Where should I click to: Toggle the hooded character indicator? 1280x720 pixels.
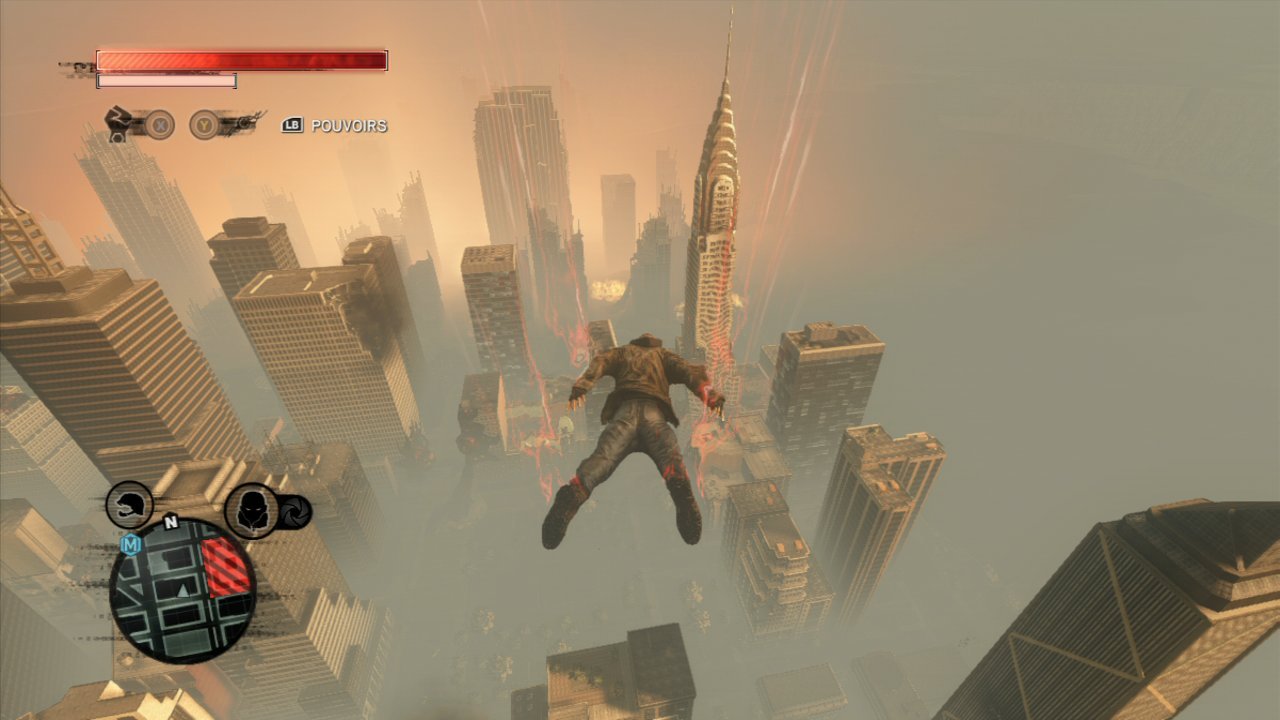(251, 508)
